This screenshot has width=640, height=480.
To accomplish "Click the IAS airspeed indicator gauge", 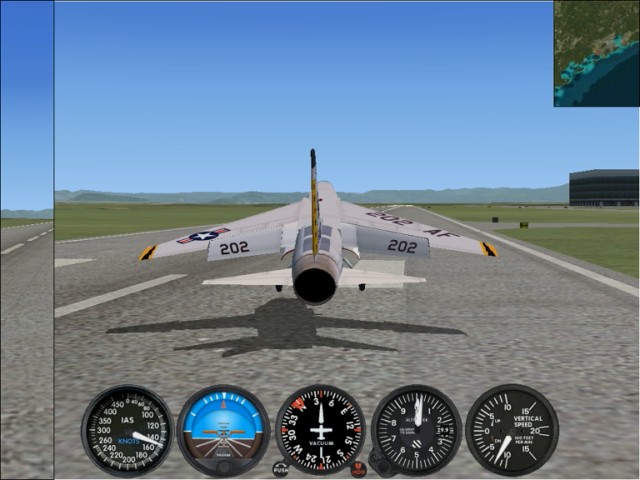I will [127, 431].
